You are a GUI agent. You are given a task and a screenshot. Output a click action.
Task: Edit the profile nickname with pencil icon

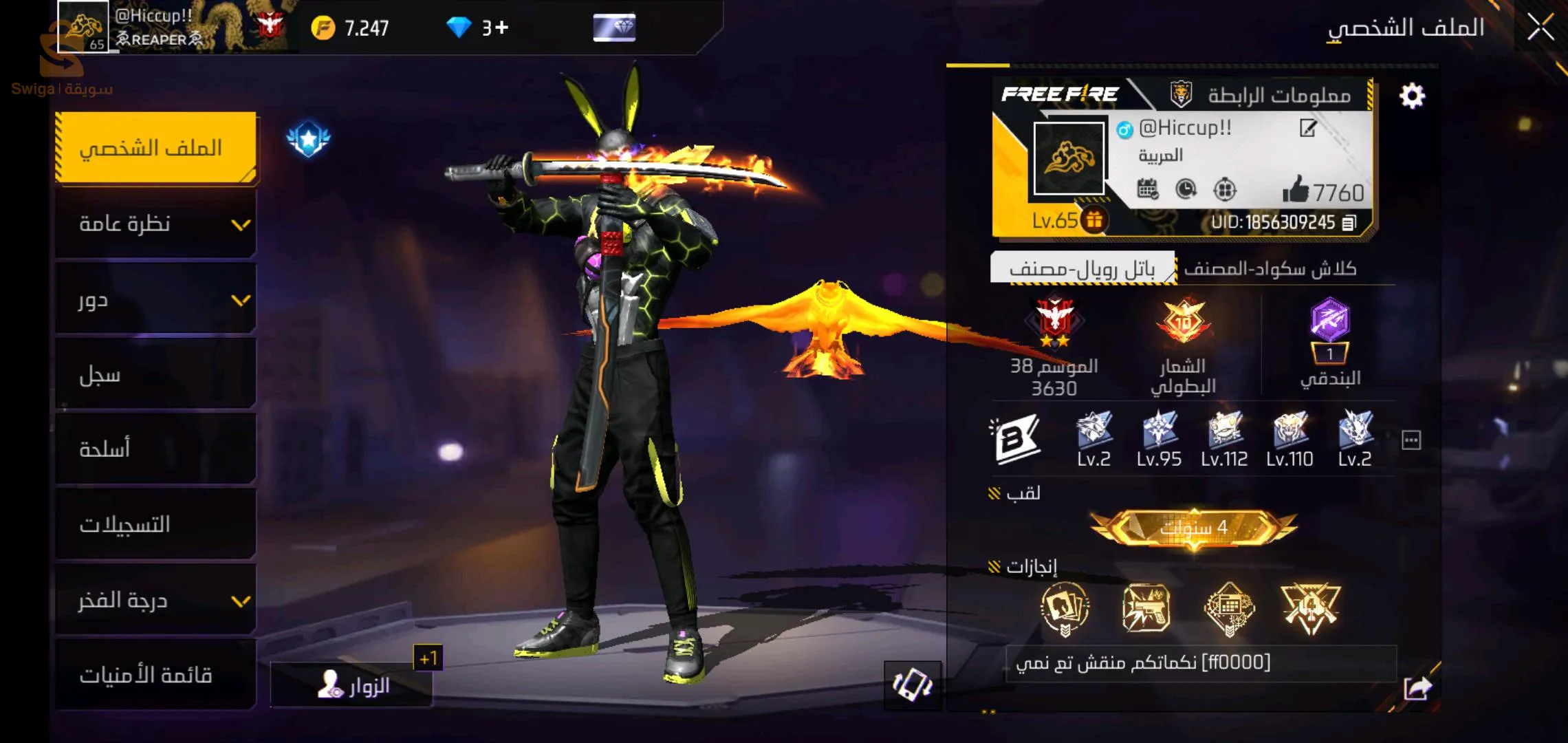click(x=1308, y=128)
